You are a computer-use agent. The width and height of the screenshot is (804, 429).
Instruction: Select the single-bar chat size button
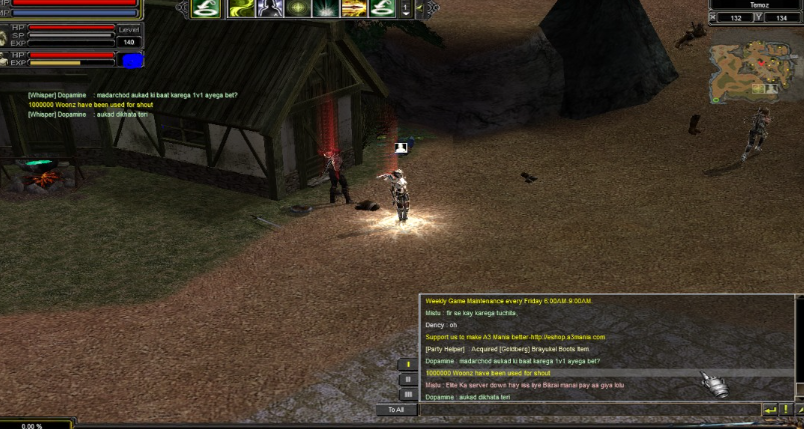coord(408,364)
